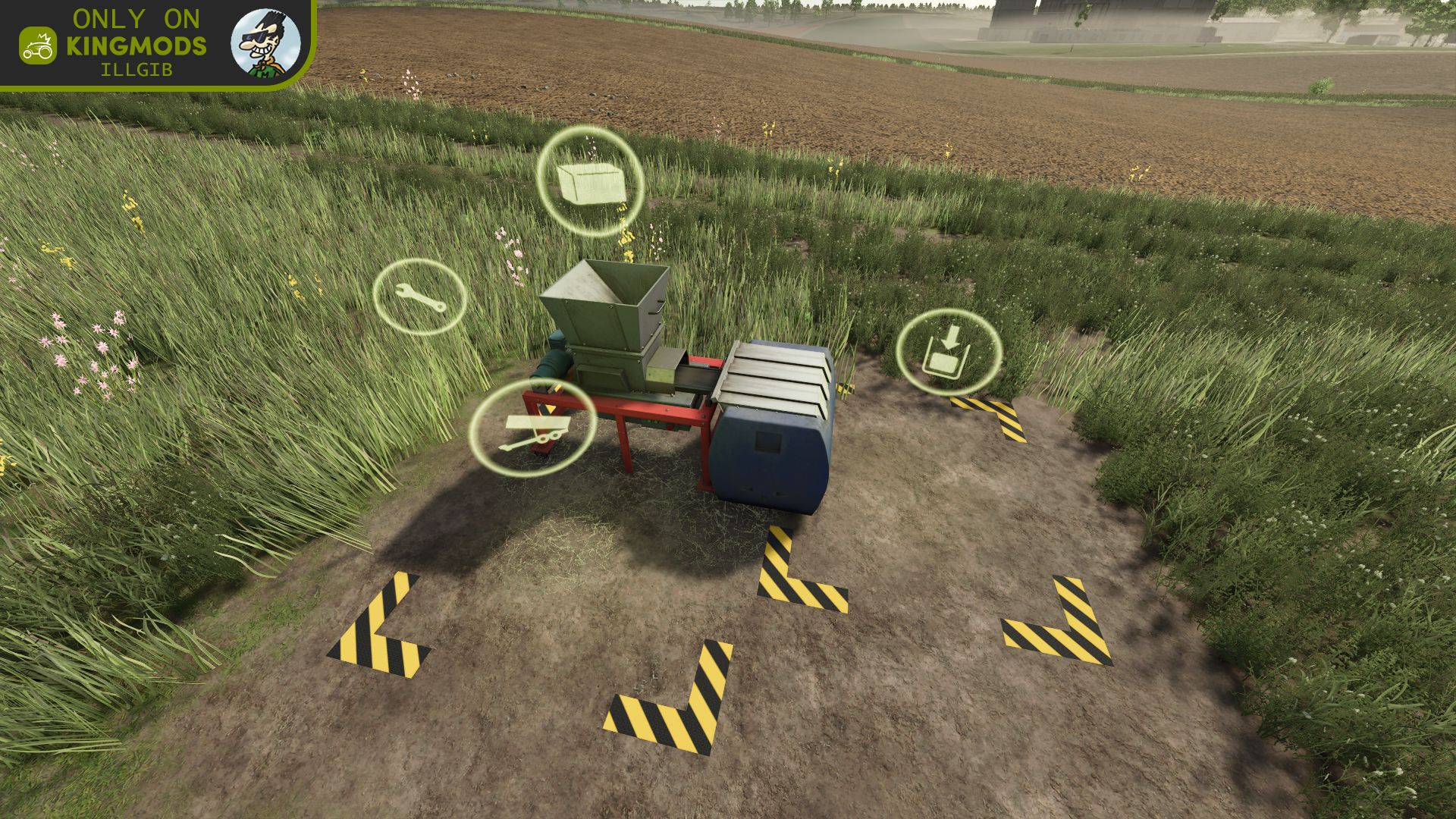Select the bale cube trigger icon
This screenshot has width=1456, height=819.
591,182
